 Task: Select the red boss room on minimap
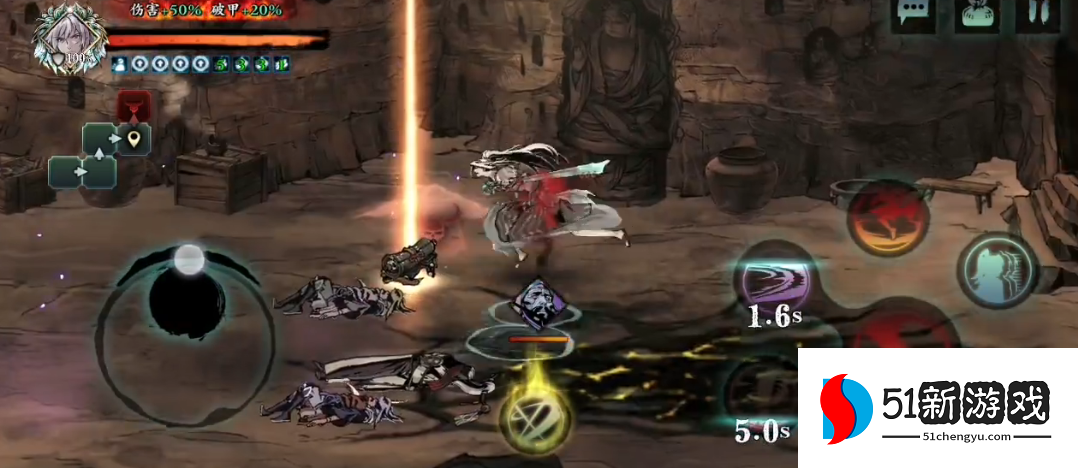132,104
